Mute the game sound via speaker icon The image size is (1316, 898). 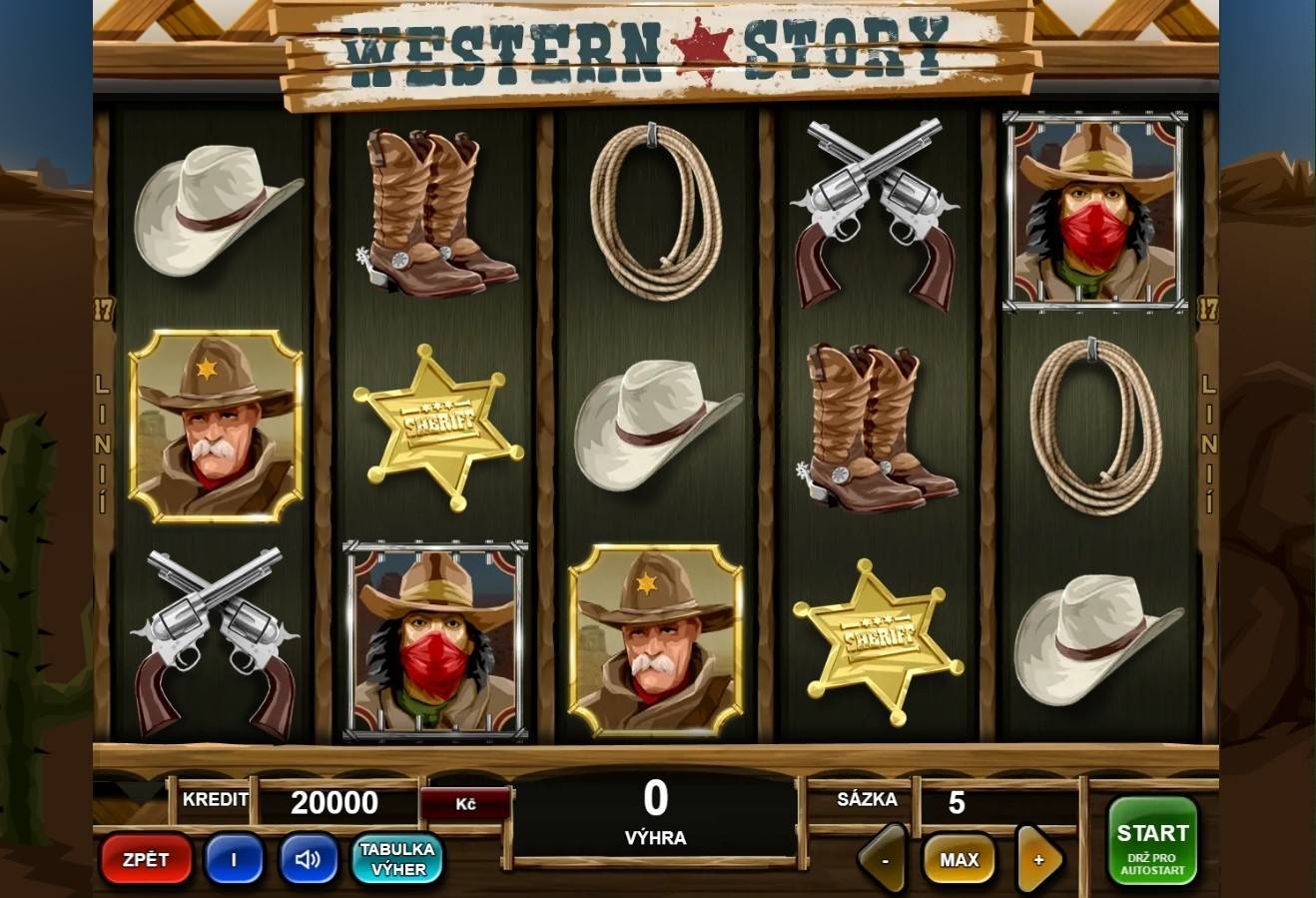coord(308,859)
